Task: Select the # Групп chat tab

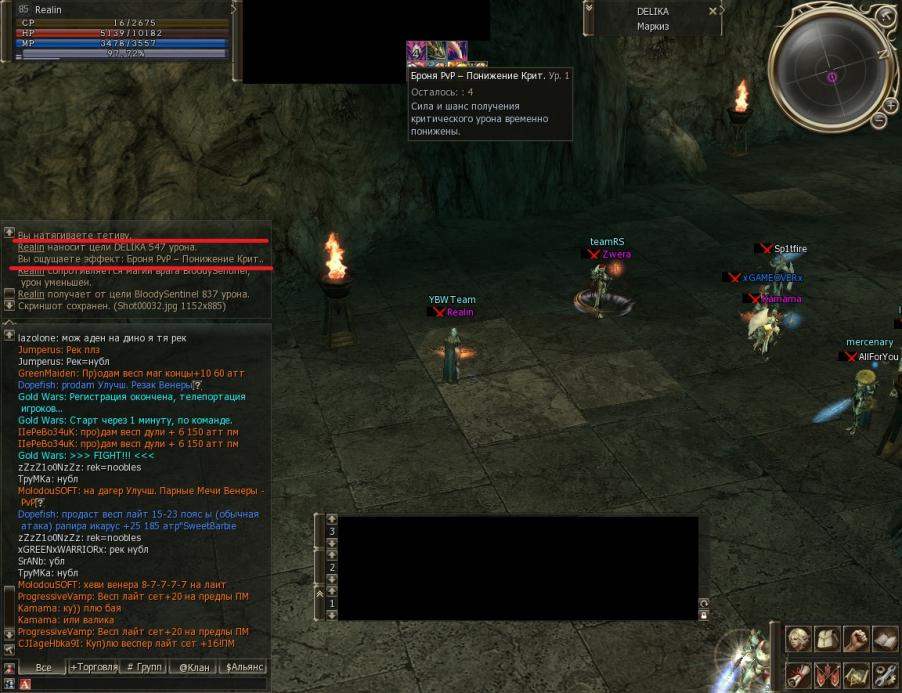Action: tap(144, 667)
